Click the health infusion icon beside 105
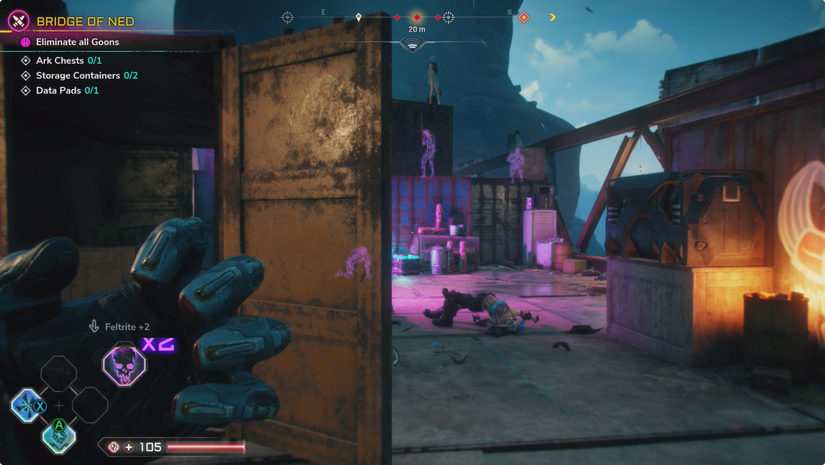 pos(114,447)
